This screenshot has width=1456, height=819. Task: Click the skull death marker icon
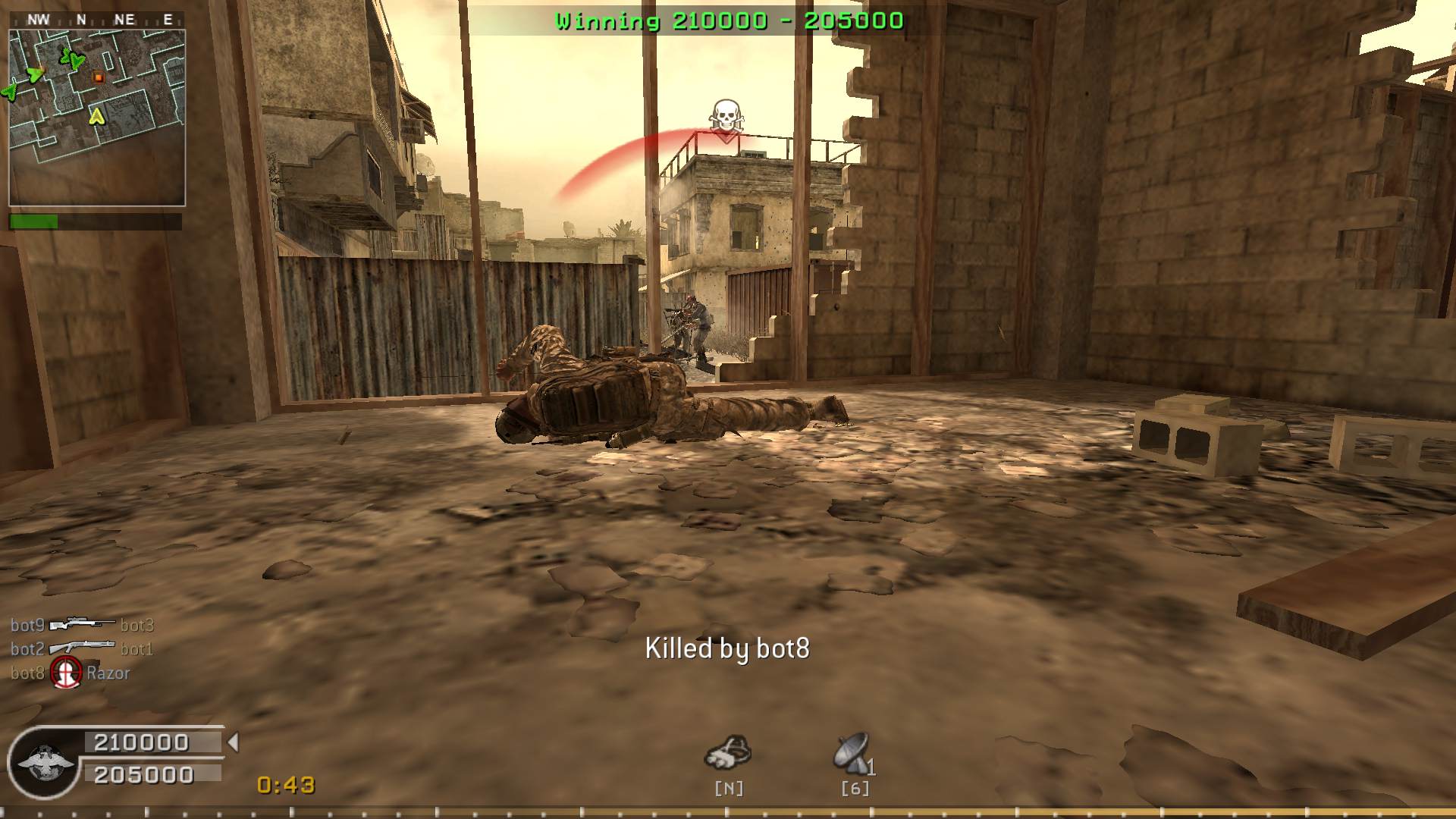pyautogui.click(x=726, y=119)
